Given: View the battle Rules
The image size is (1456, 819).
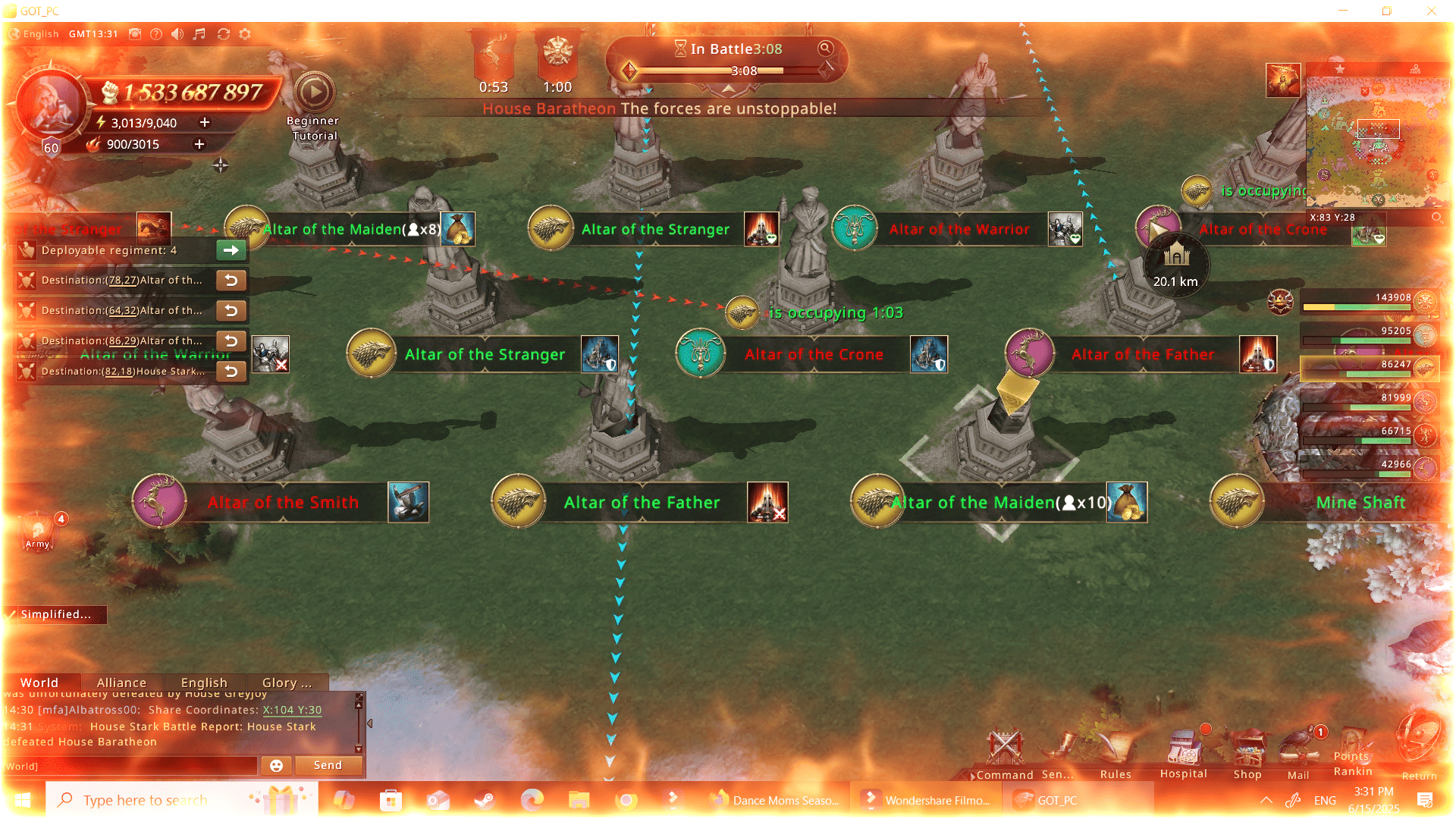Looking at the screenshot, I should [x=1116, y=753].
